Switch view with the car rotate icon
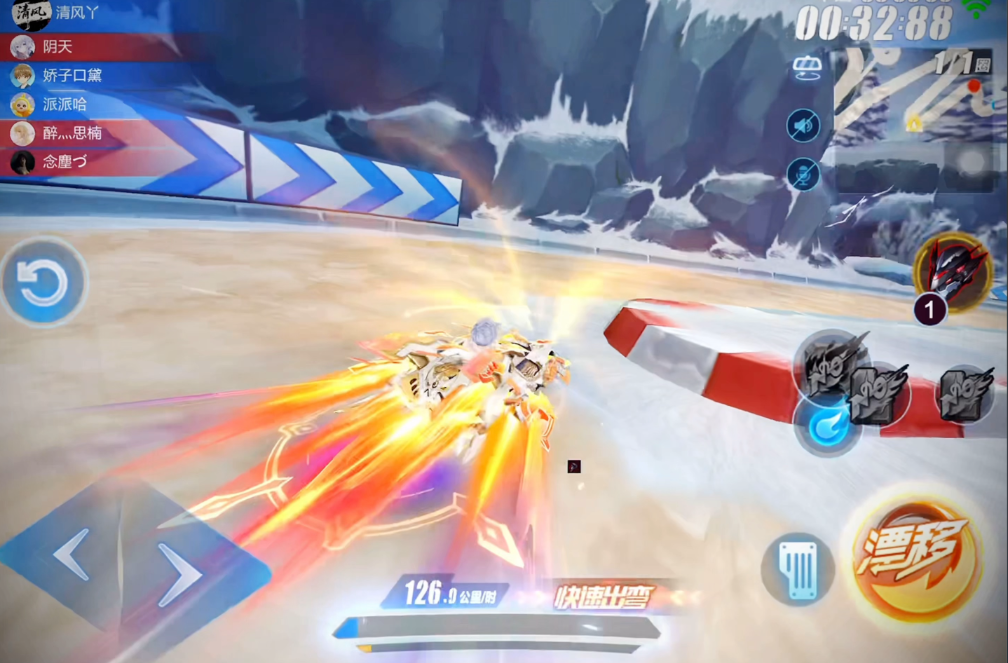 (x=806, y=68)
